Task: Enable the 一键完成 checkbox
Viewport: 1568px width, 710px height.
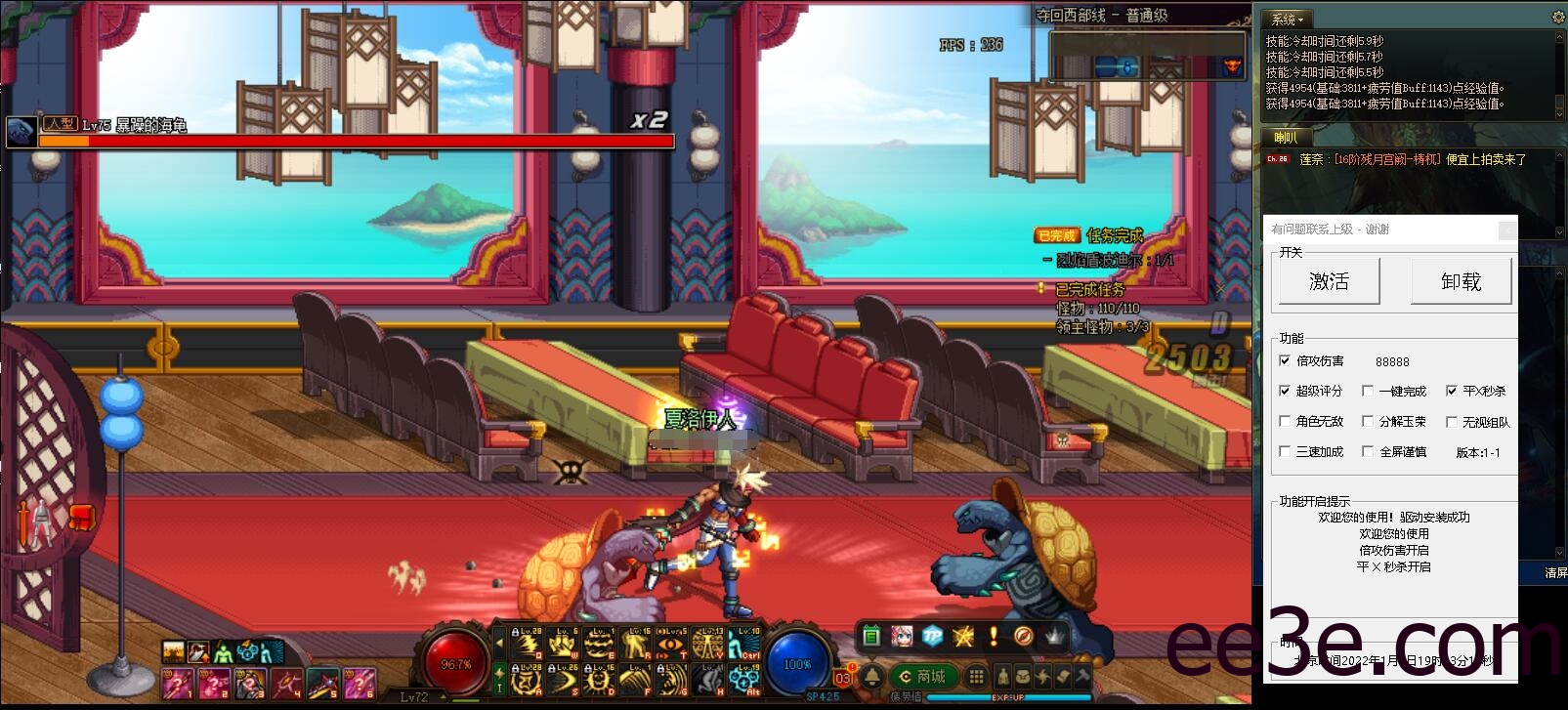Action: (x=1368, y=391)
